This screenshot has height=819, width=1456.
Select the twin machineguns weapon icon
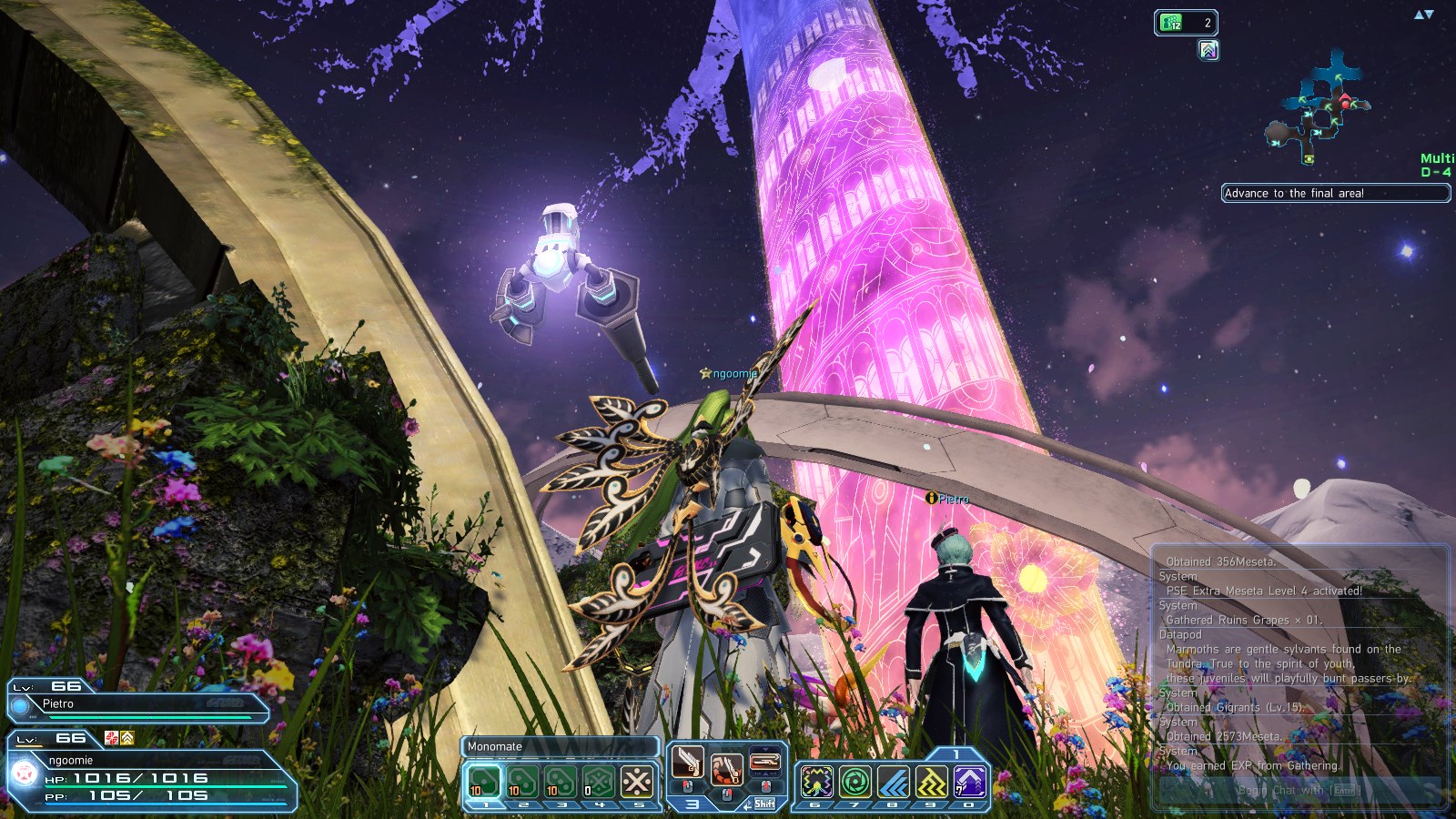tap(688, 760)
